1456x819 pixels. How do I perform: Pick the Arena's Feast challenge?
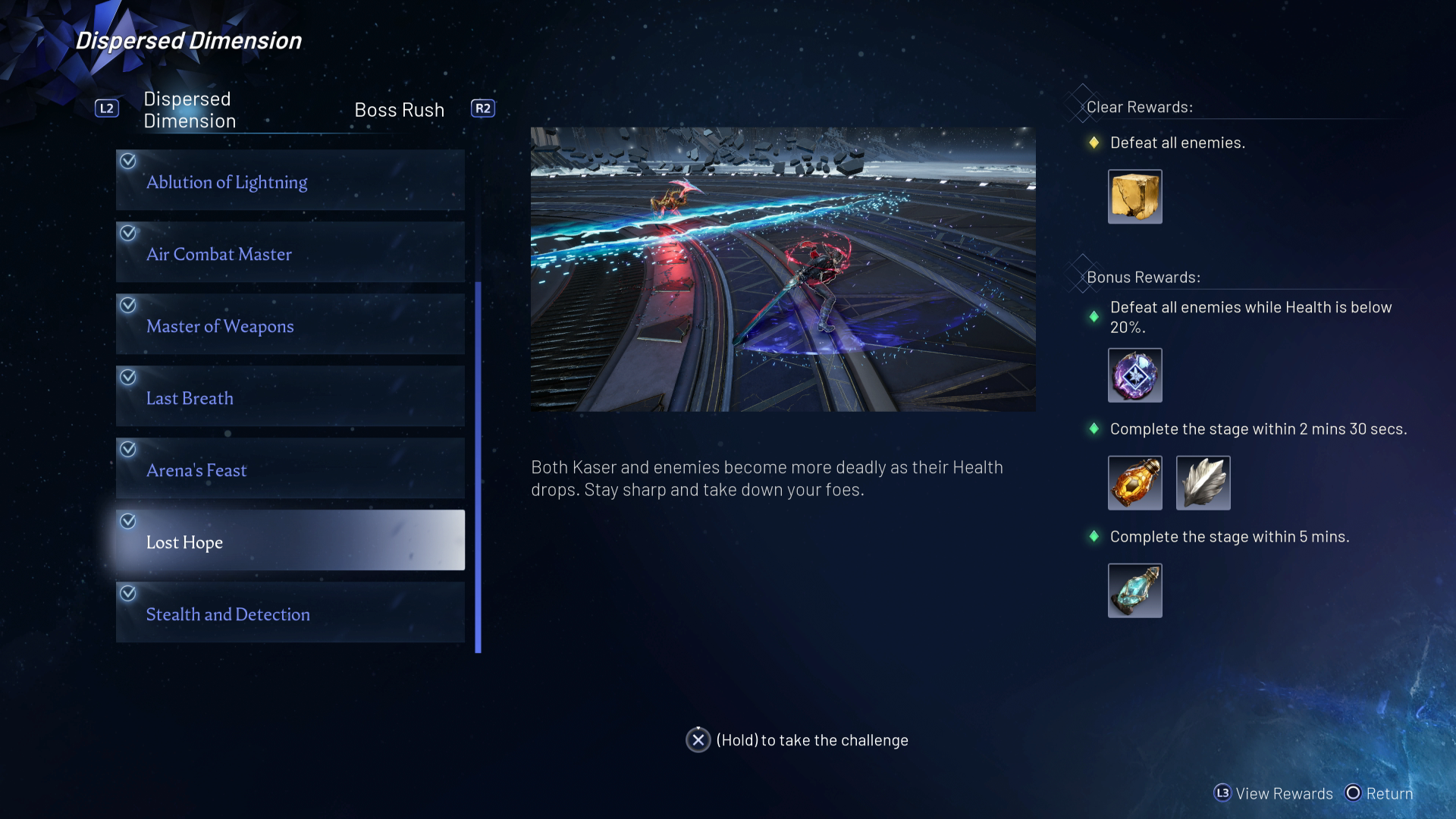(x=290, y=469)
